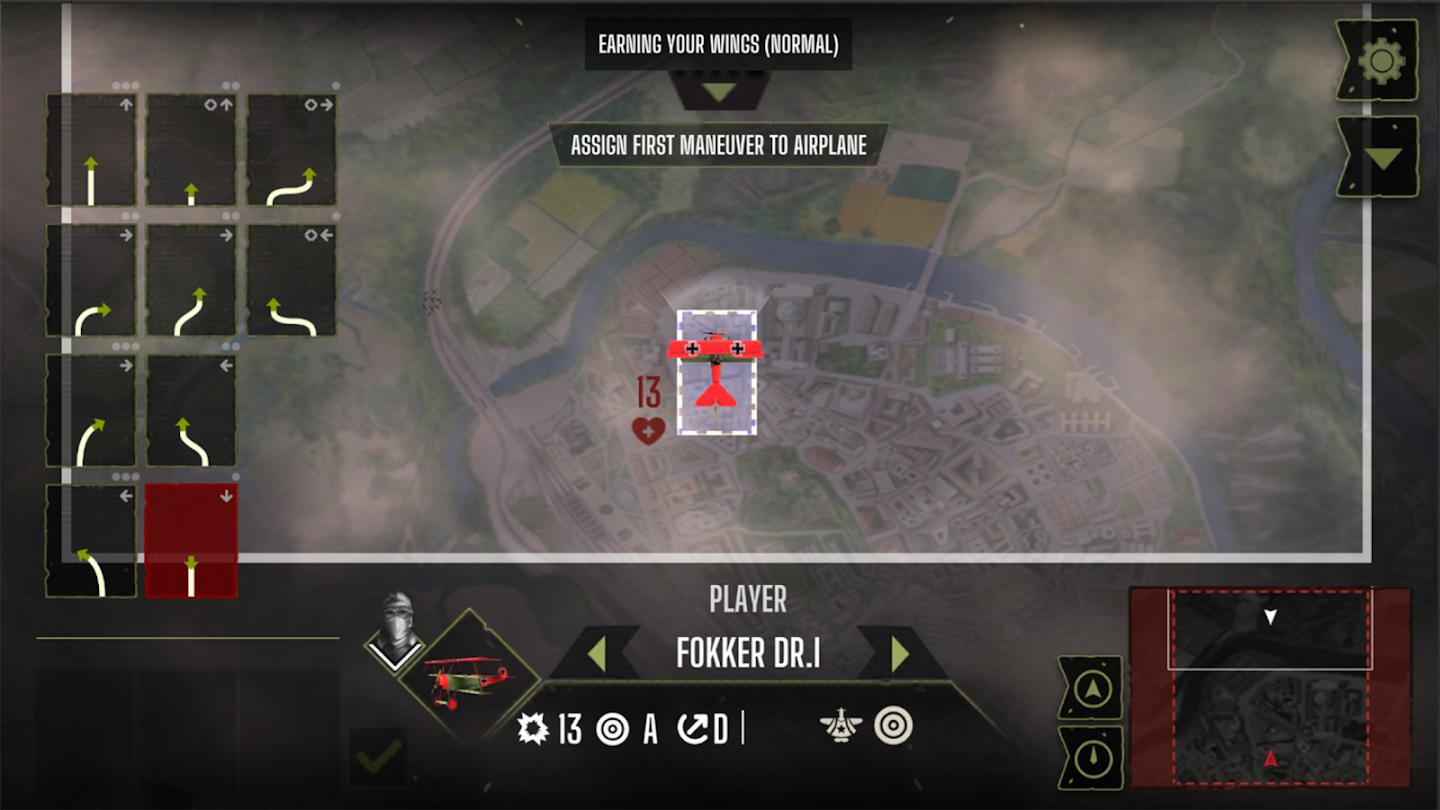The image size is (1440, 810).
Task: Select the long straight-ahead maneuver card
Action: tap(91, 151)
